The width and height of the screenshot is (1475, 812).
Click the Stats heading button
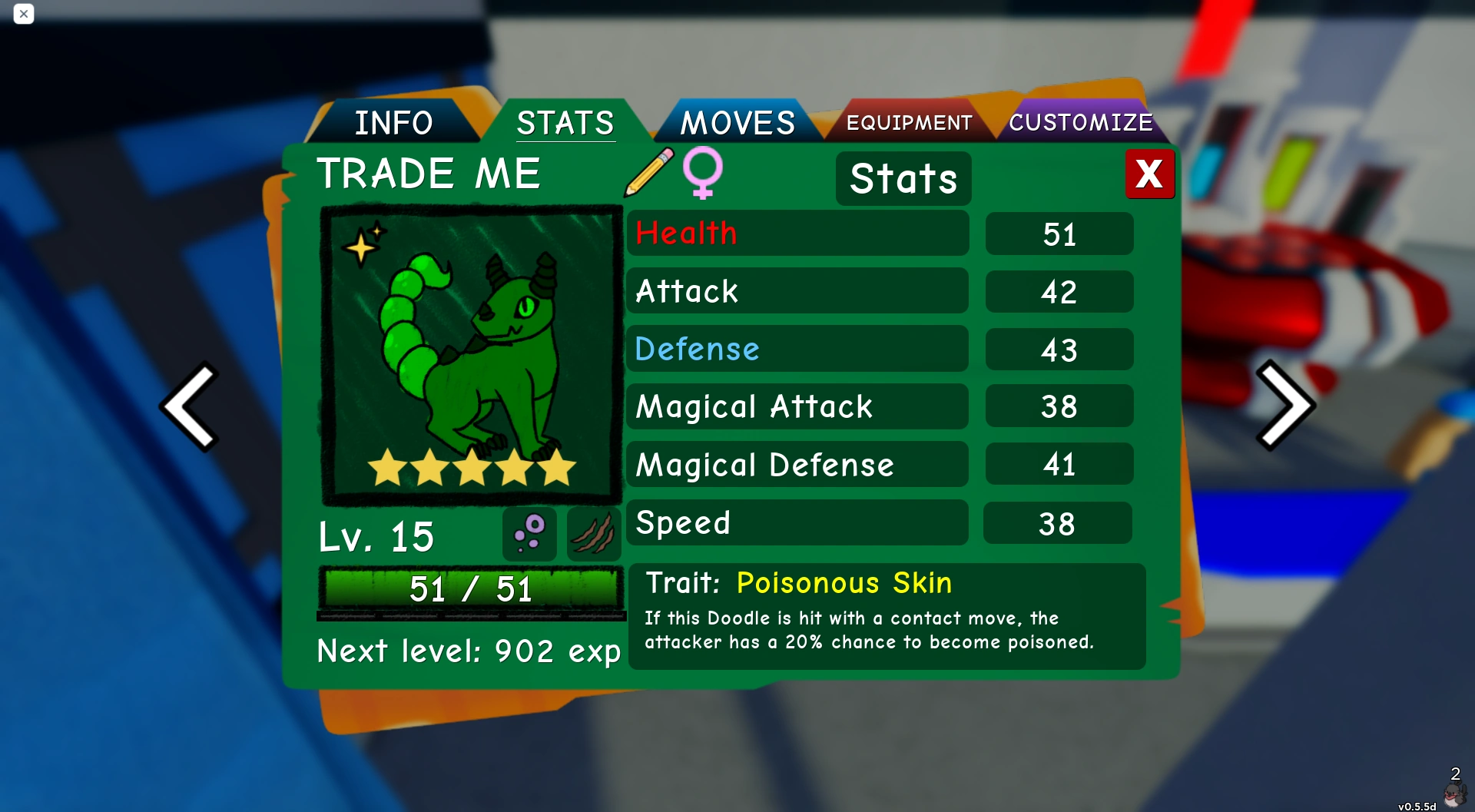(903, 178)
